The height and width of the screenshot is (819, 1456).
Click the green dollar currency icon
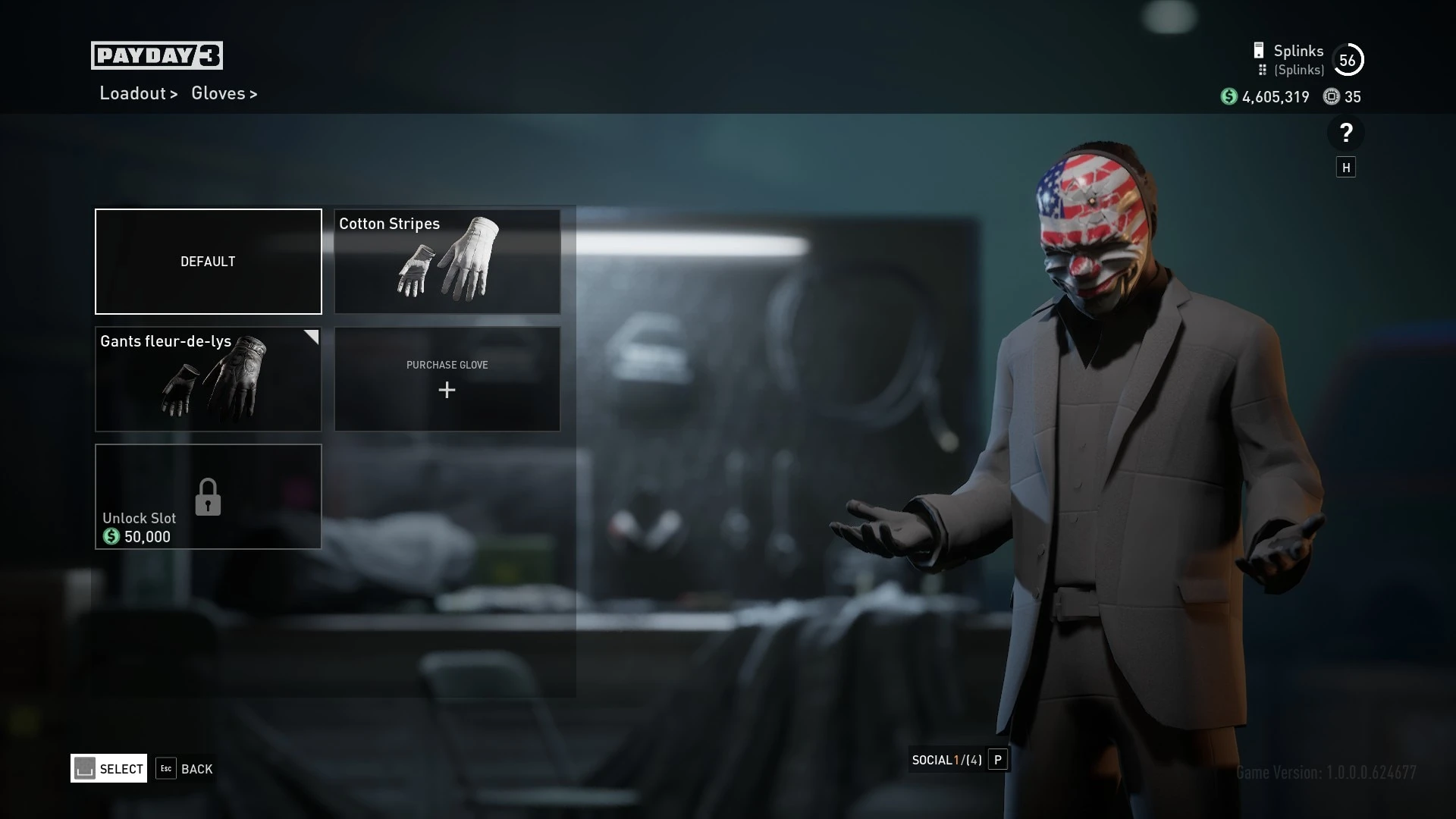coord(1230,97)
